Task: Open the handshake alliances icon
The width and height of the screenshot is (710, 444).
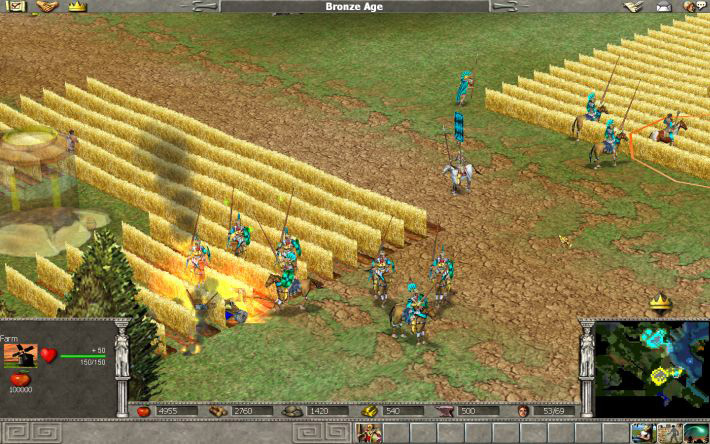Action: coord(46,6)
